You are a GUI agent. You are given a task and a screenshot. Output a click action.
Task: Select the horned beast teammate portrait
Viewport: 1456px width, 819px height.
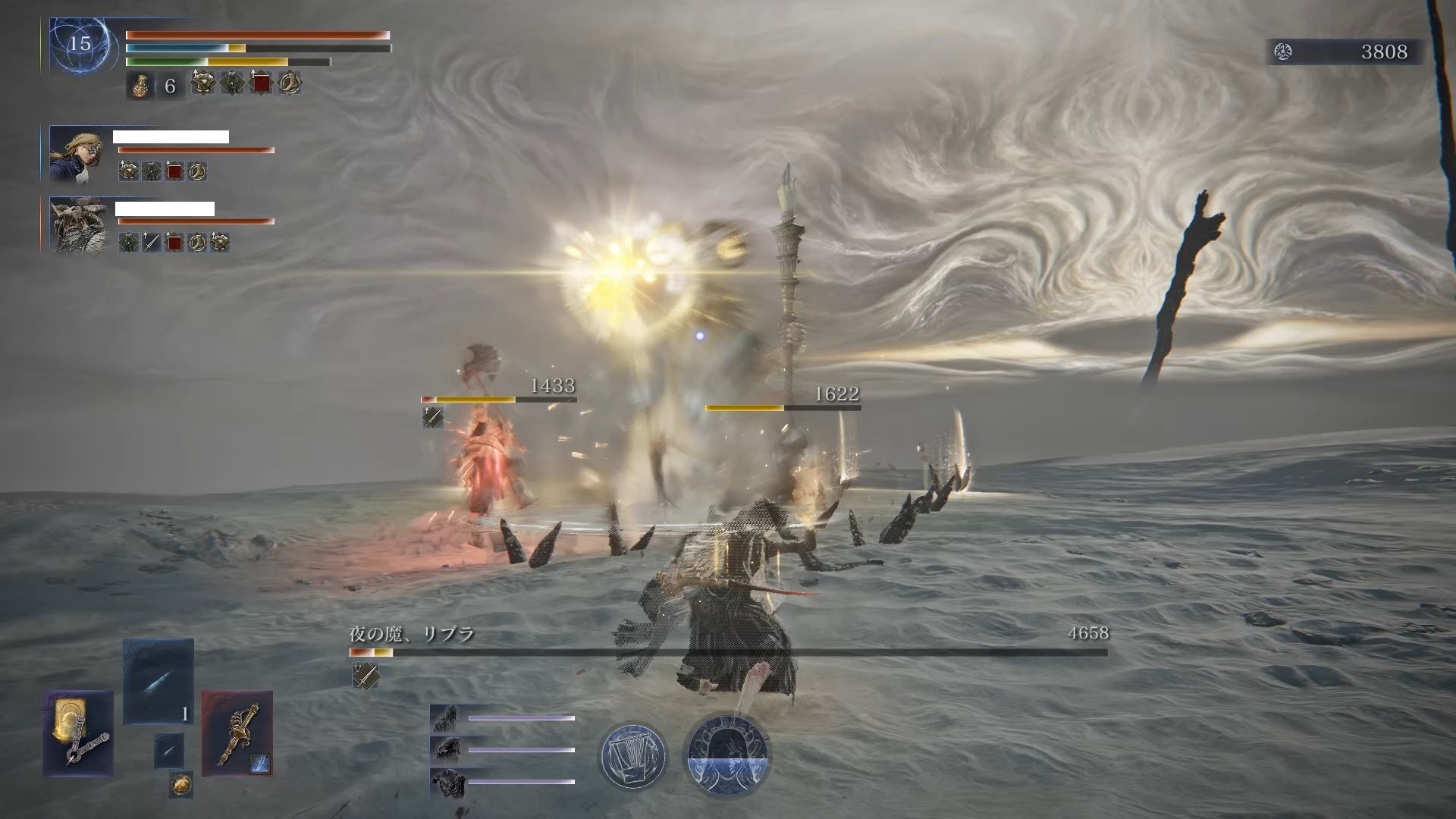78,225
